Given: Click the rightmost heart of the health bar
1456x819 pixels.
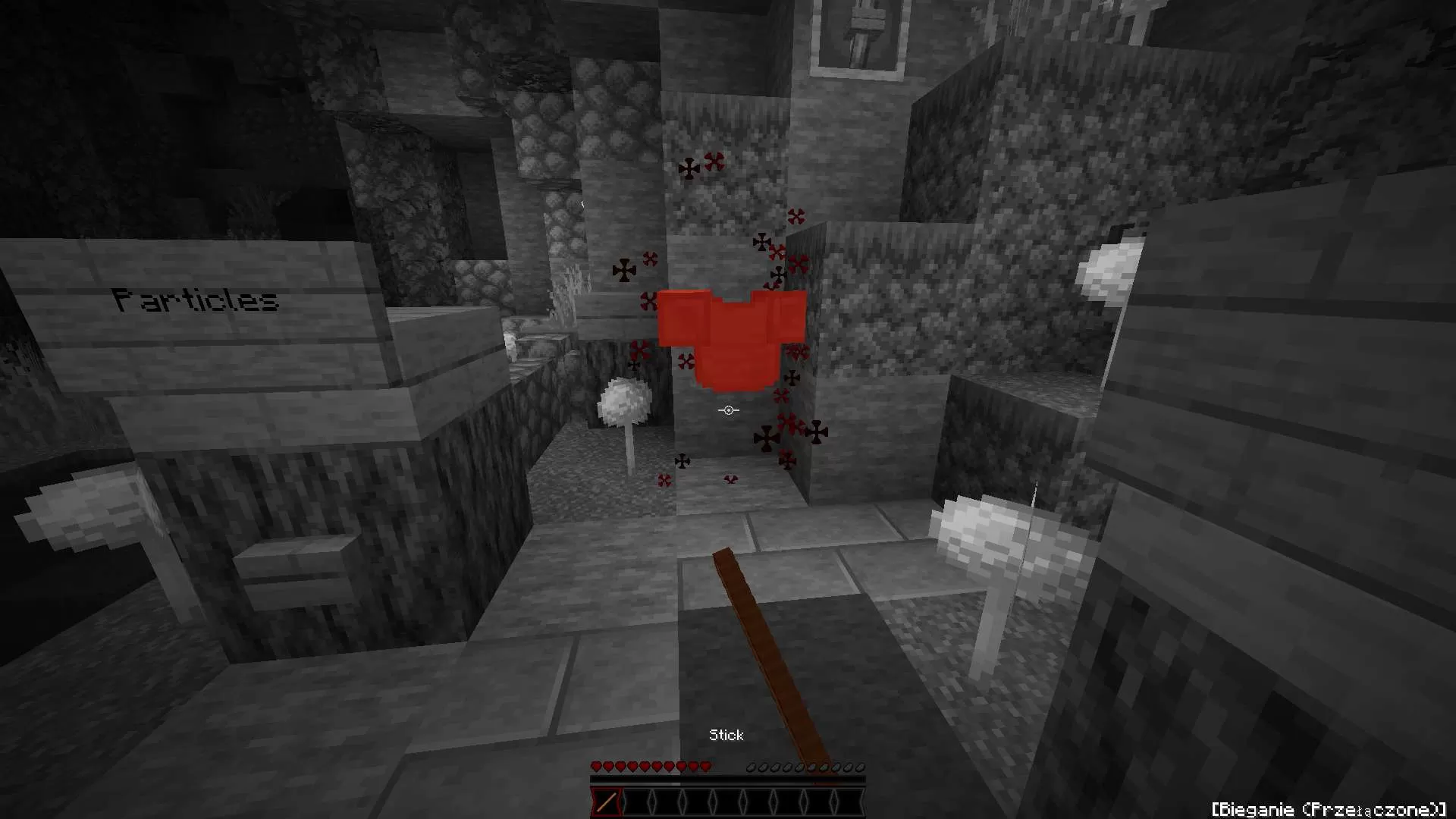Looking at the screenshot, I should 707,767.
